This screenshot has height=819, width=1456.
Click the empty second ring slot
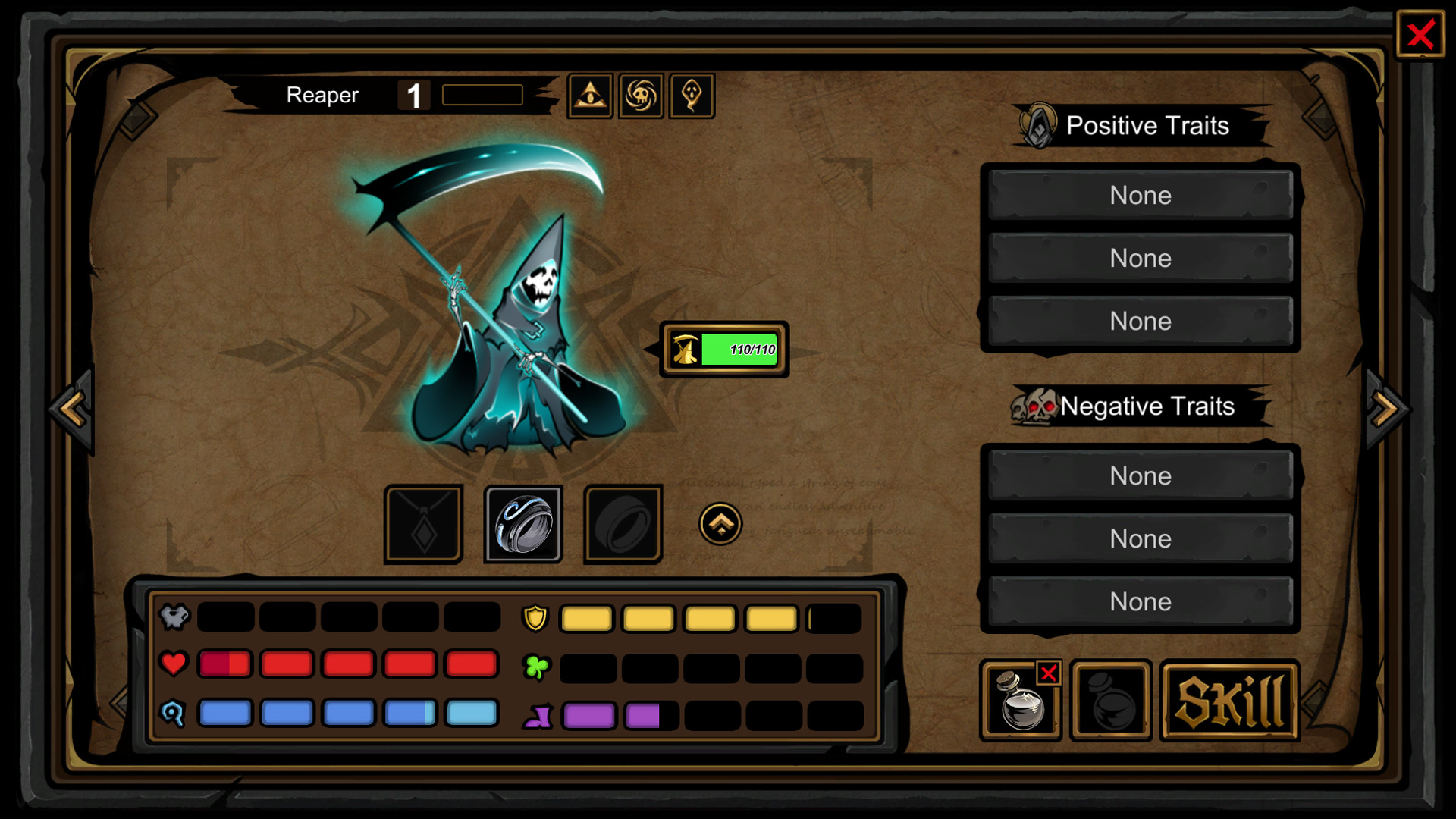tap(622, 523)
